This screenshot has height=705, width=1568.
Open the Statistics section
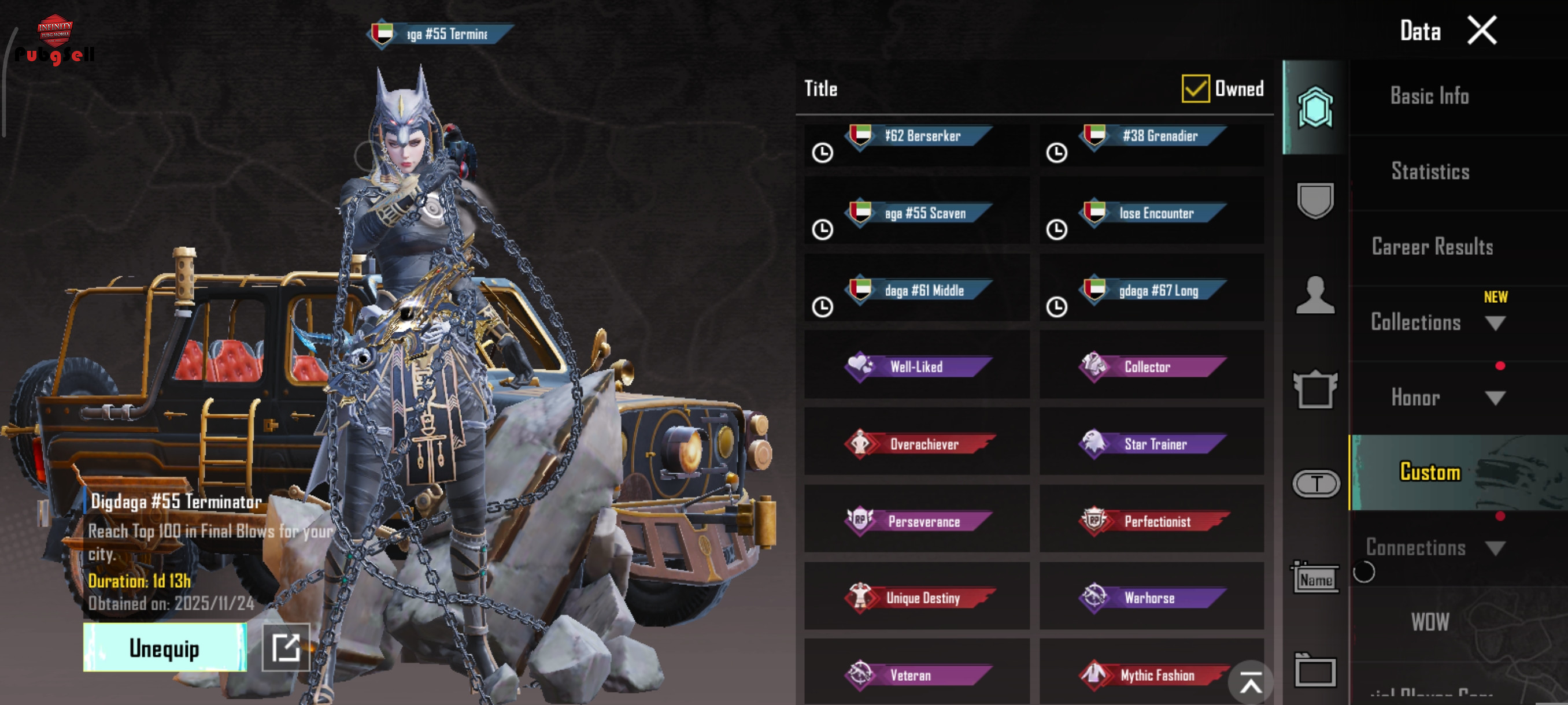click(x=1430, y=172)
